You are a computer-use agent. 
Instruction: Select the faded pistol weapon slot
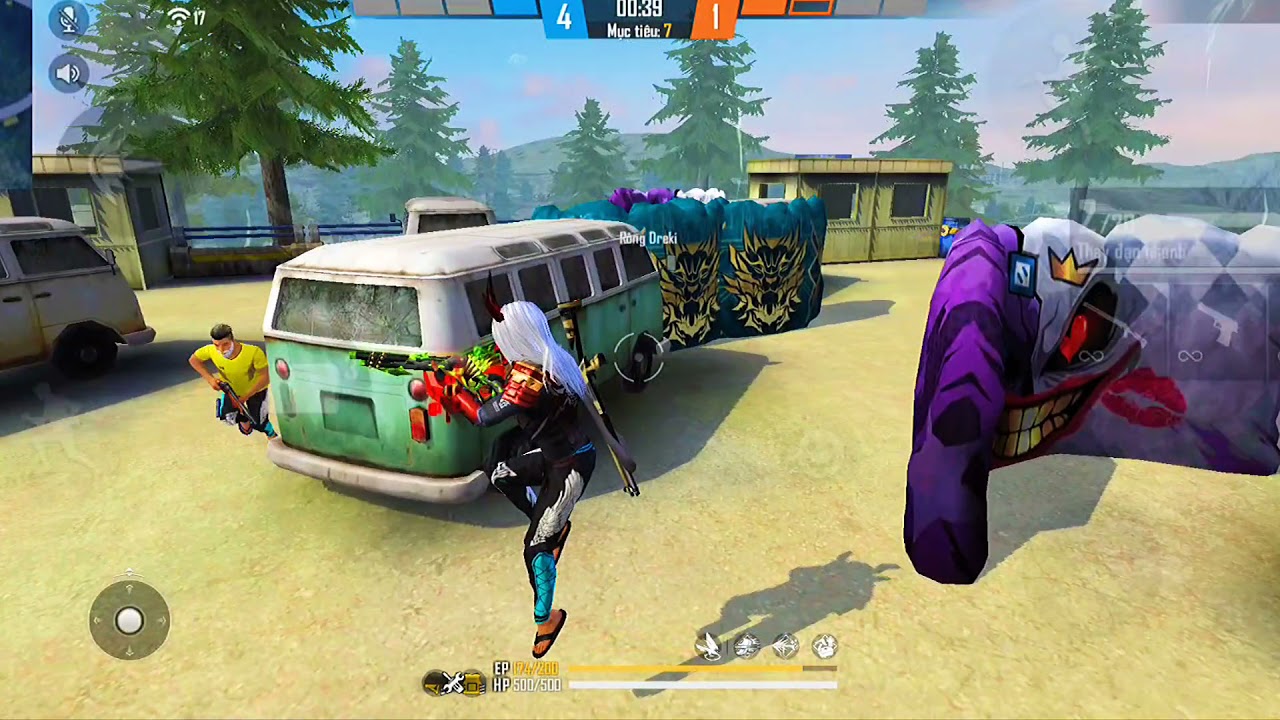pos(1222,330)
